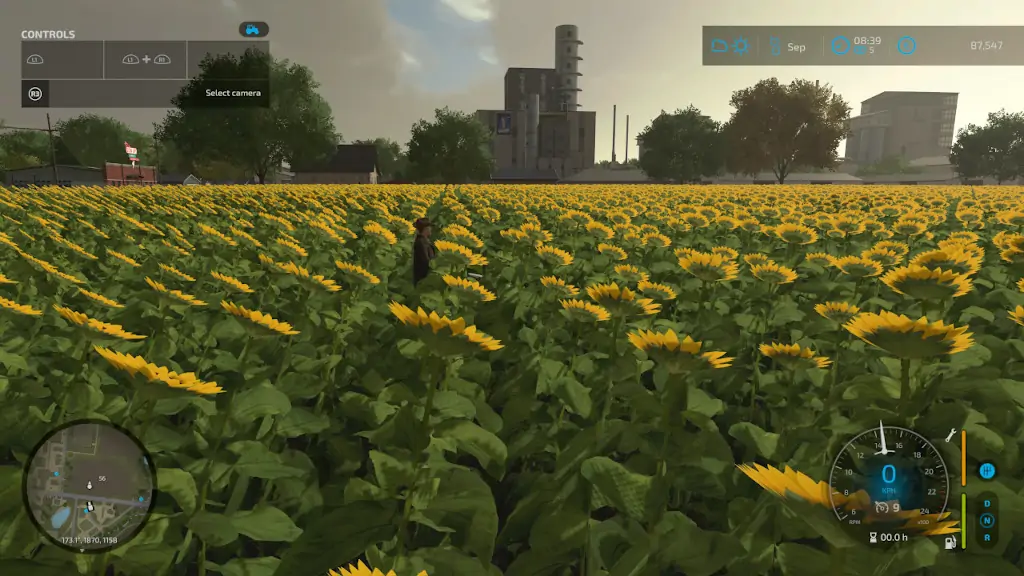Image resolution: width=1024 pixels, height=576 pixels.
Task: Open the circular minimap
Action: click(x=89, y=486)
